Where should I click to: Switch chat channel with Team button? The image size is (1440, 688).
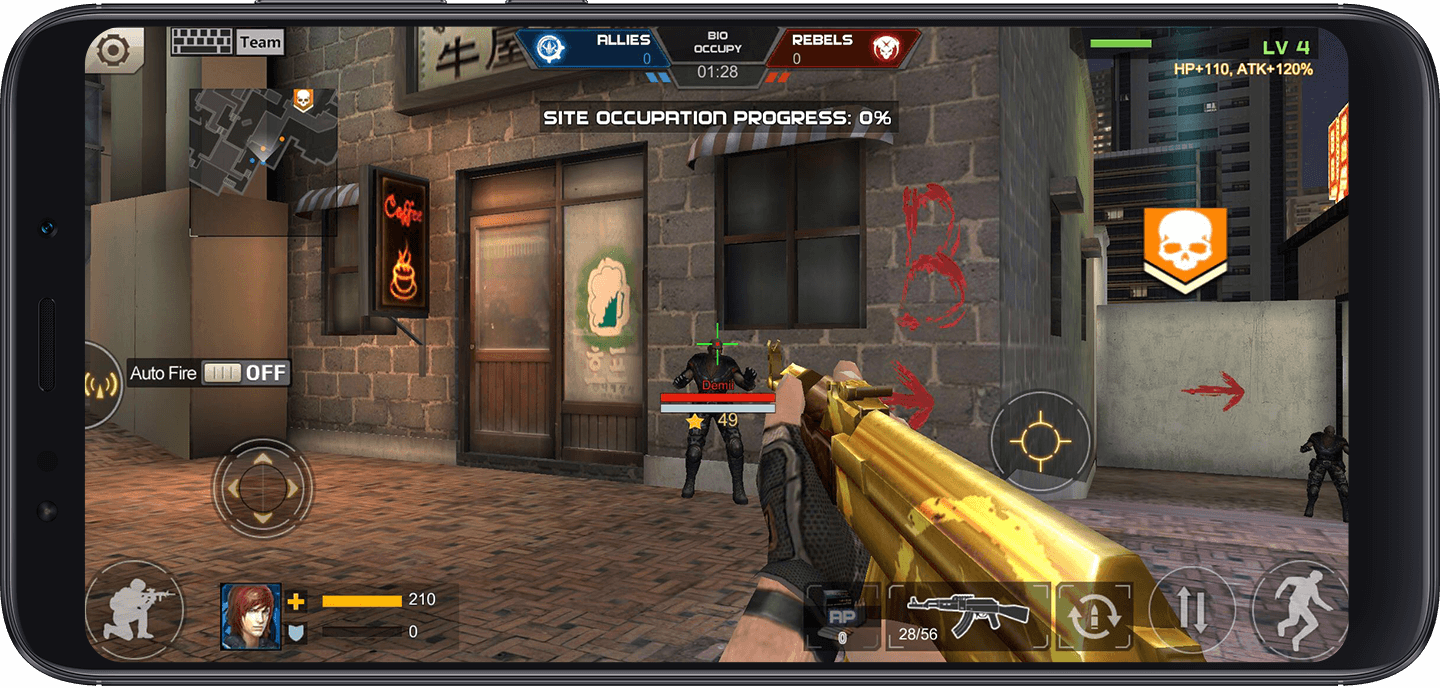point(260,42)
